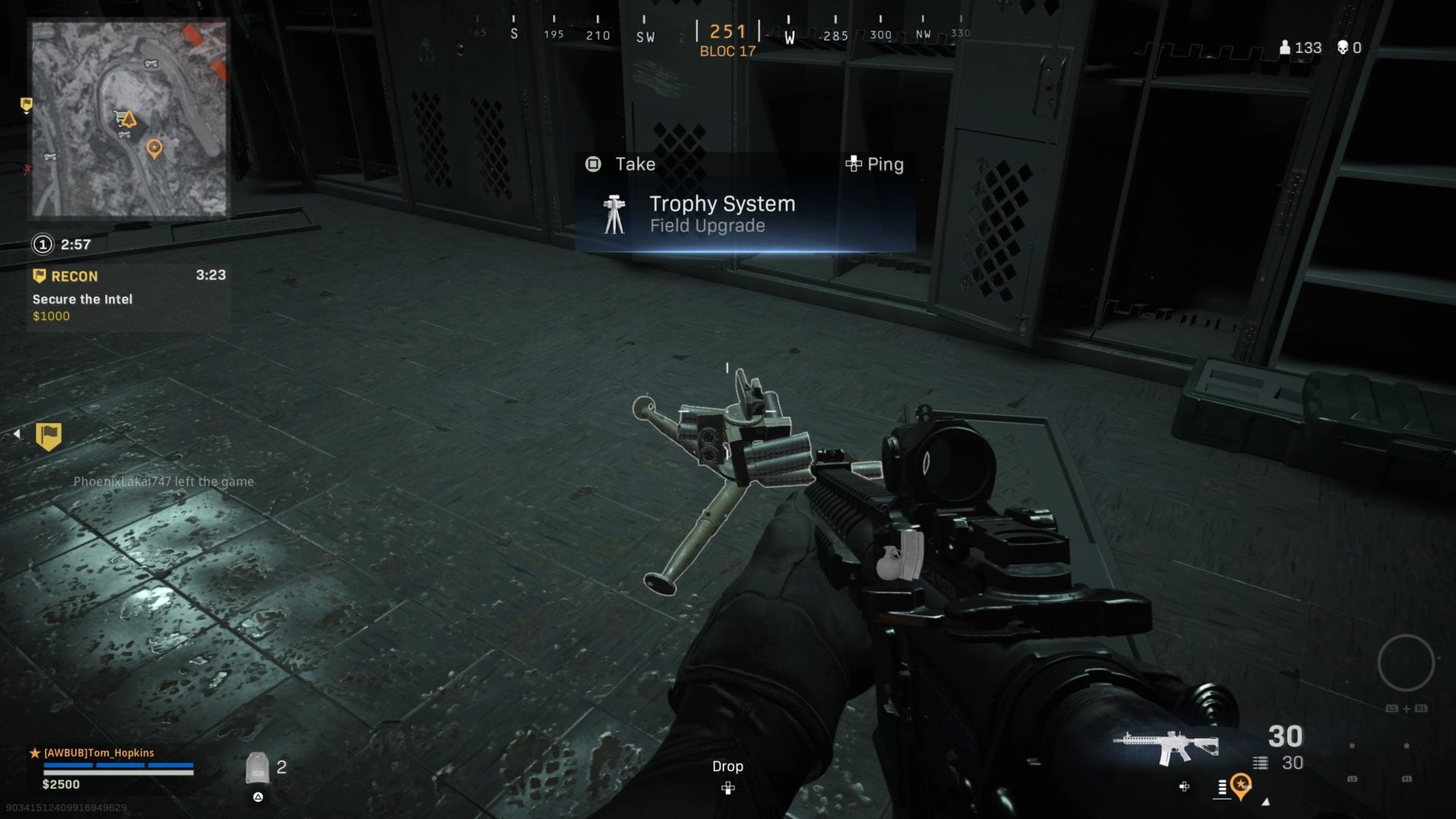Click the Recon mission shield icon

(x=38, y=276)
